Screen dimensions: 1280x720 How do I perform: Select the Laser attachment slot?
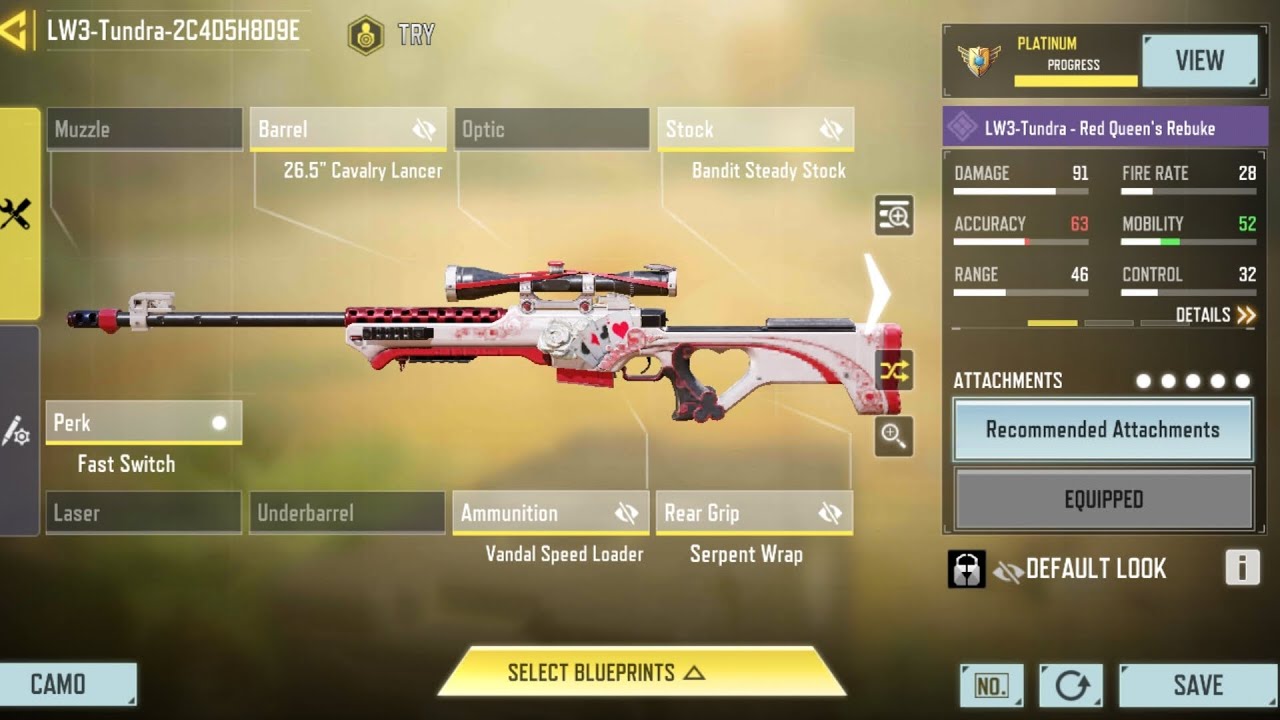pos(144,513)
